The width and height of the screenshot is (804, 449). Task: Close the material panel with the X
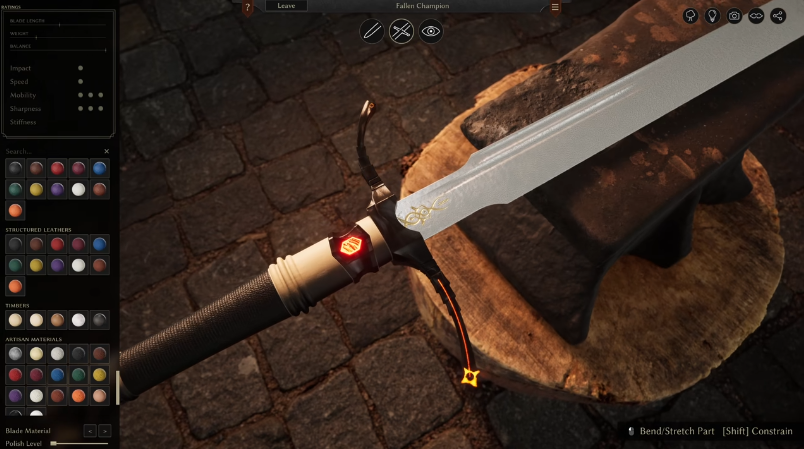pyautogui.click(x=107, y=152)
